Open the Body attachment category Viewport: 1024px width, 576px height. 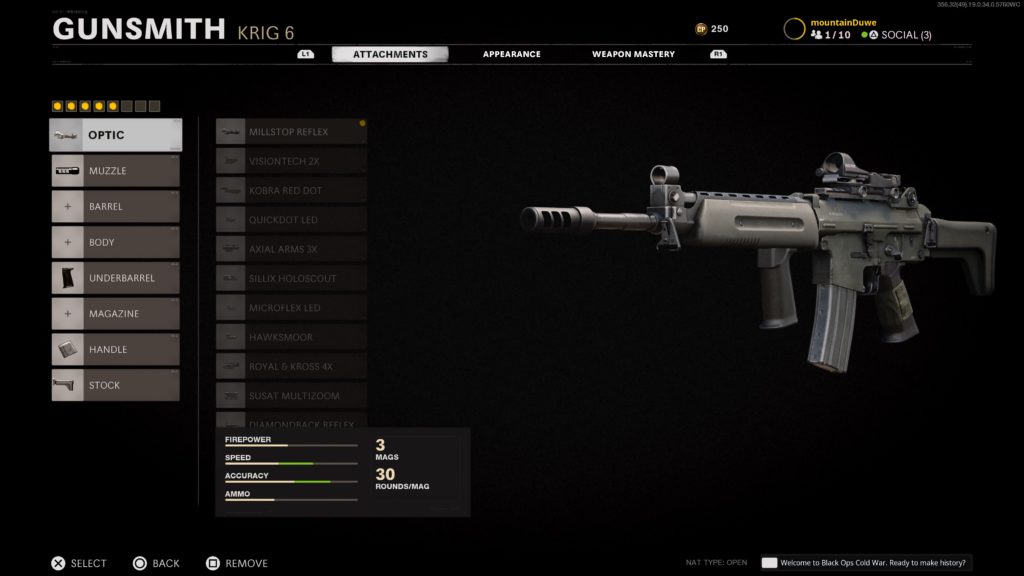116,242
